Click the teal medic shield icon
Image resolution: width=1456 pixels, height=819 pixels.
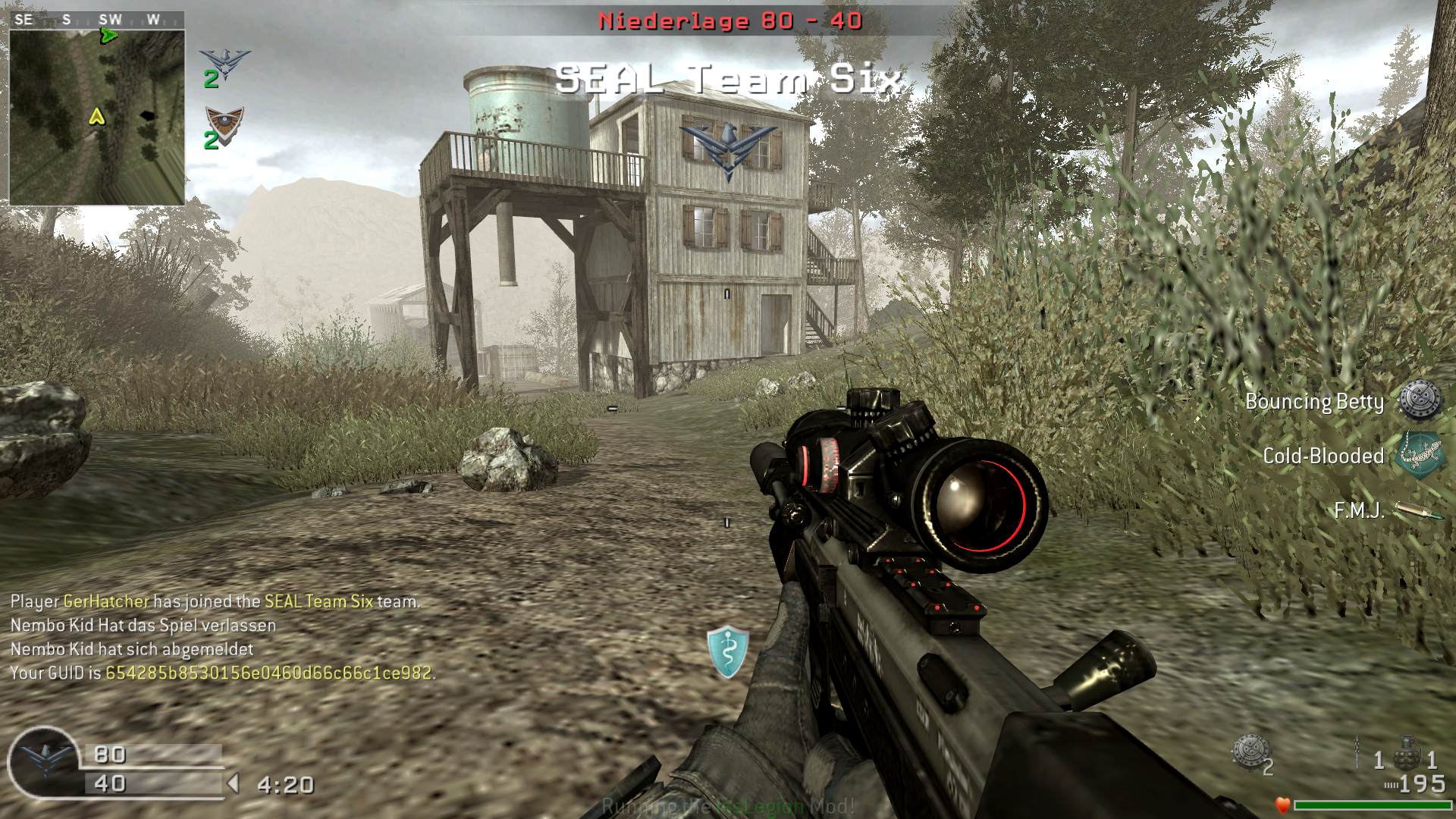(x=728, y=651)
